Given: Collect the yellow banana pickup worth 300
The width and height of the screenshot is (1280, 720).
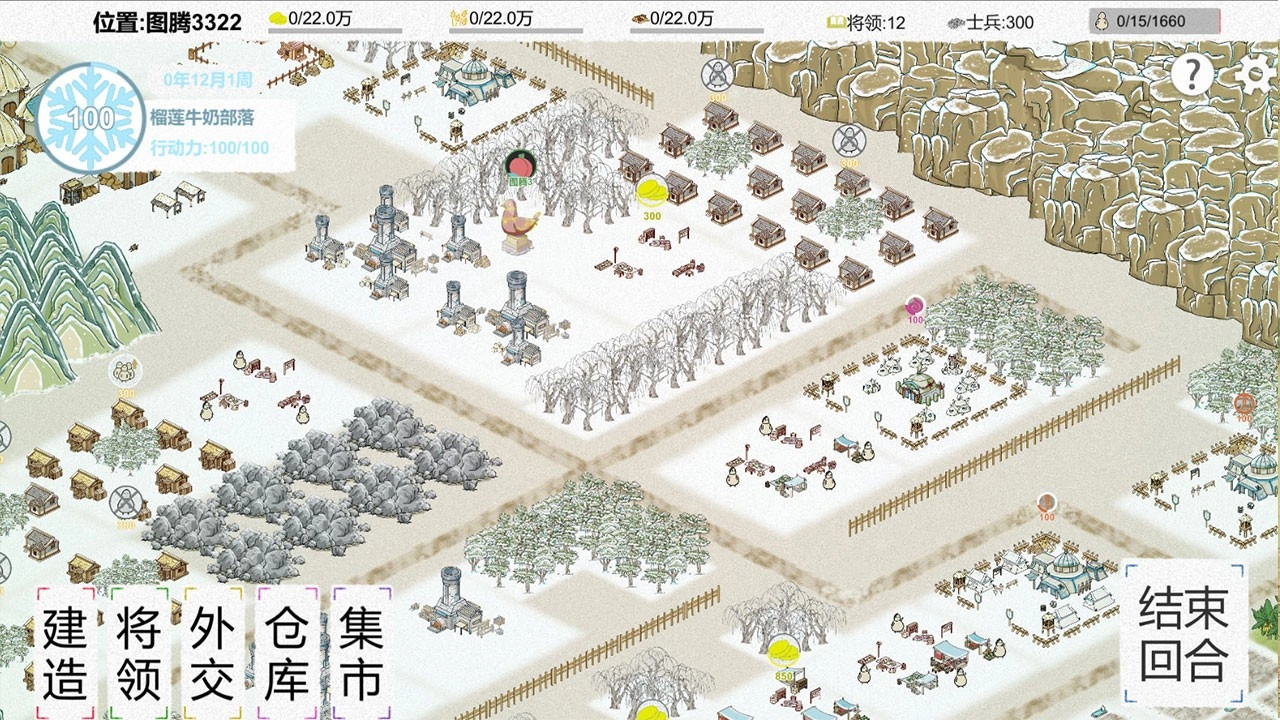Looking at the screenshot, I should coord(651,190).
